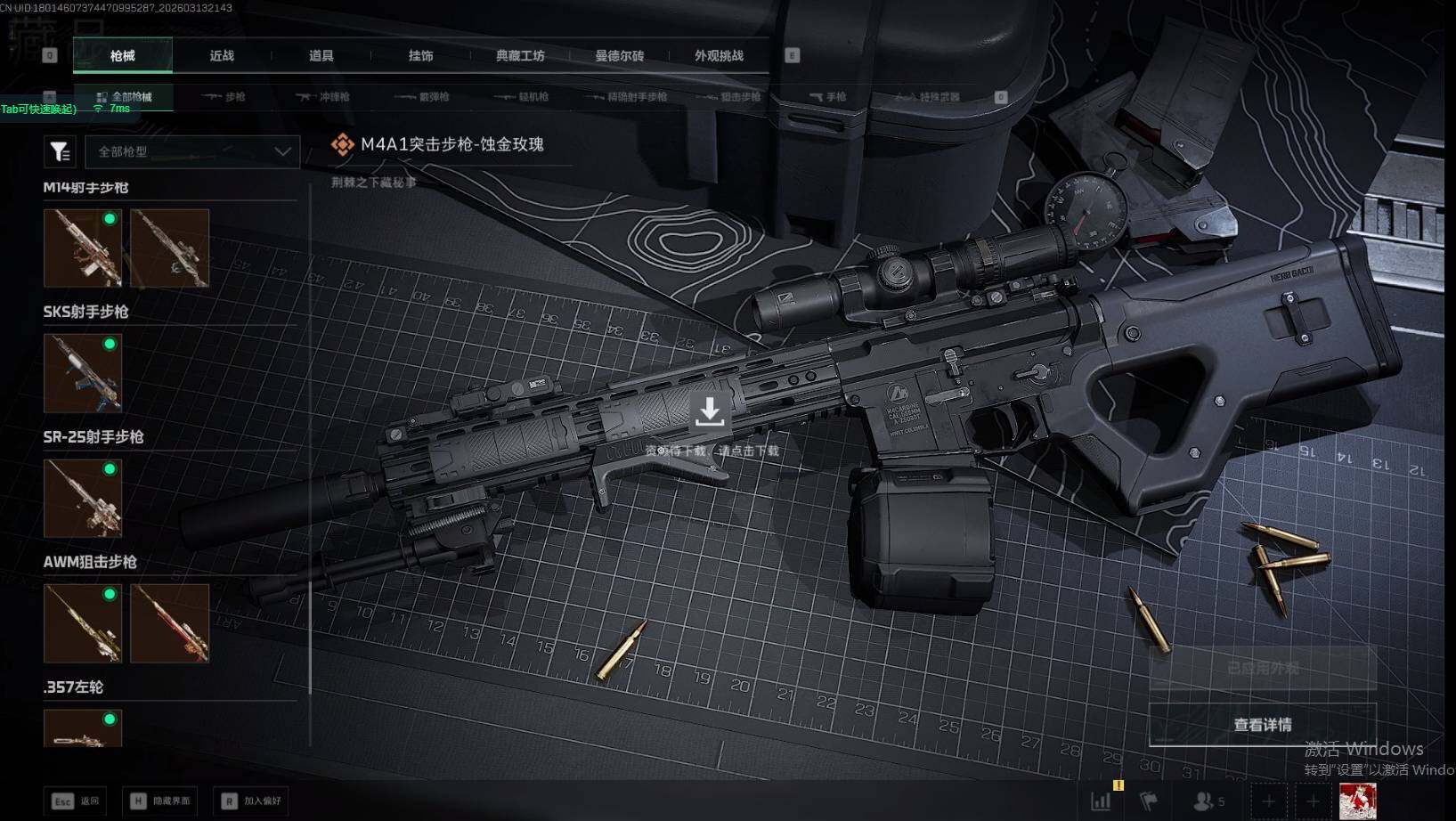Filter weapons by 步枪 rifles

pos(224,97)
